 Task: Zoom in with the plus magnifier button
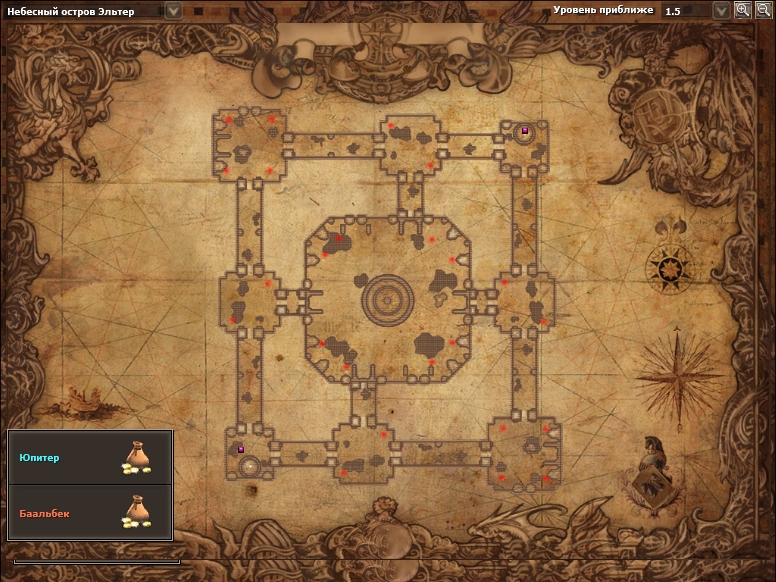click(743, 10)
